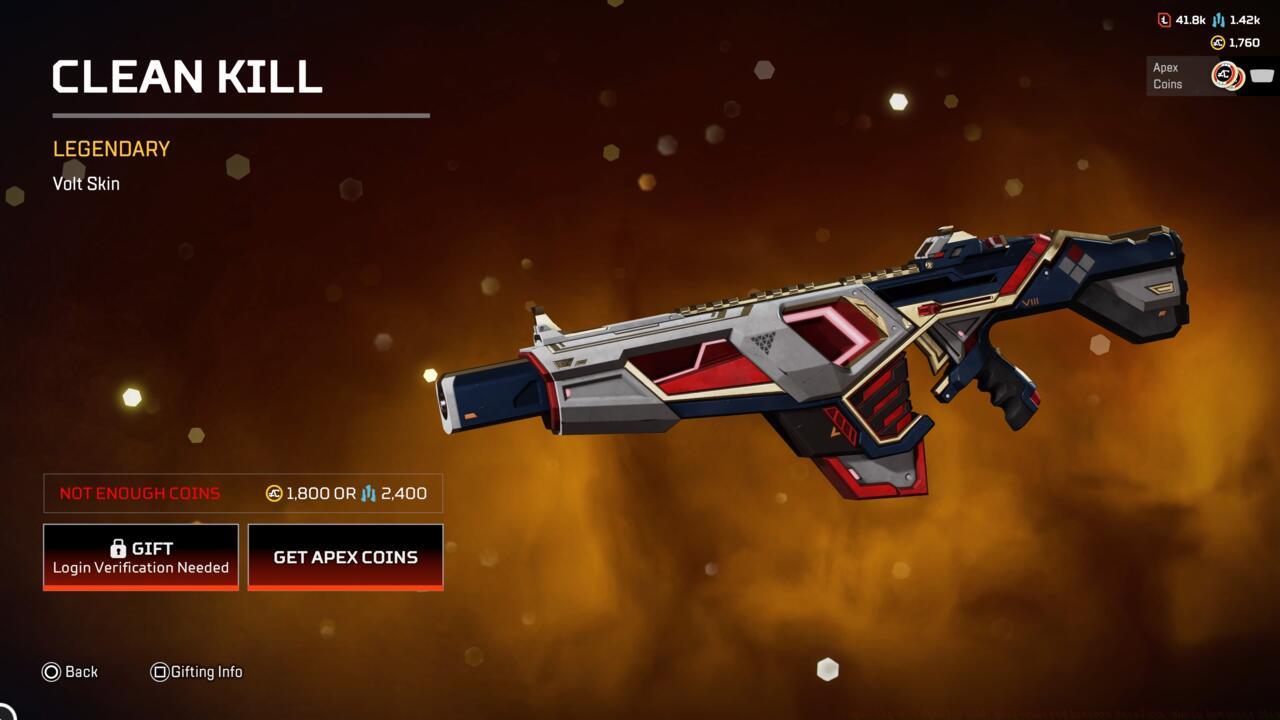Select the GIFT option
The image size is (1280, 720).
click(x=140, y=557)
